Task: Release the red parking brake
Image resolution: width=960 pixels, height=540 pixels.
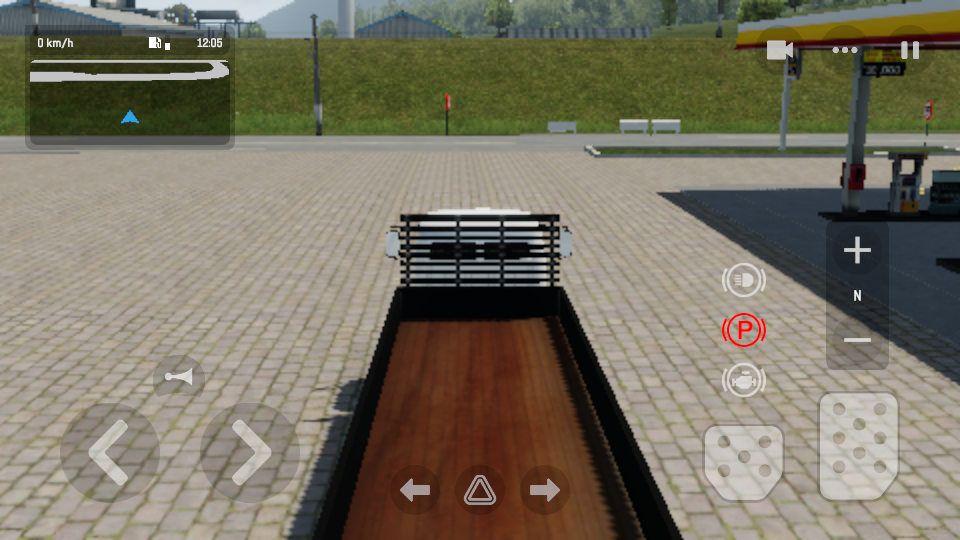Action: tap(743, 330)
